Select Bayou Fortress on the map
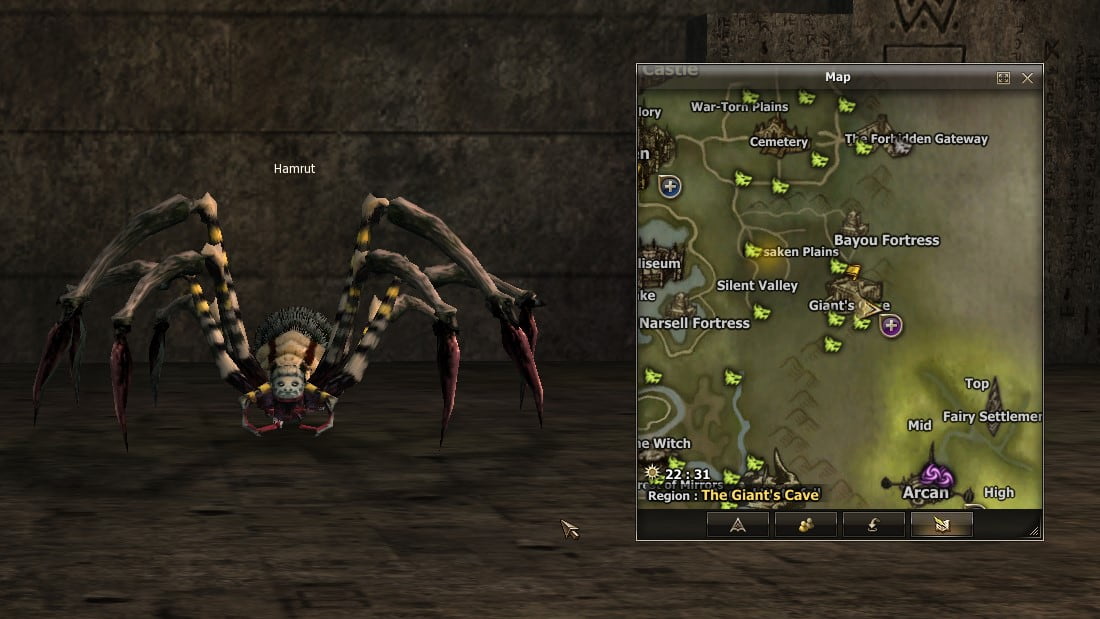 pos(886,240)
